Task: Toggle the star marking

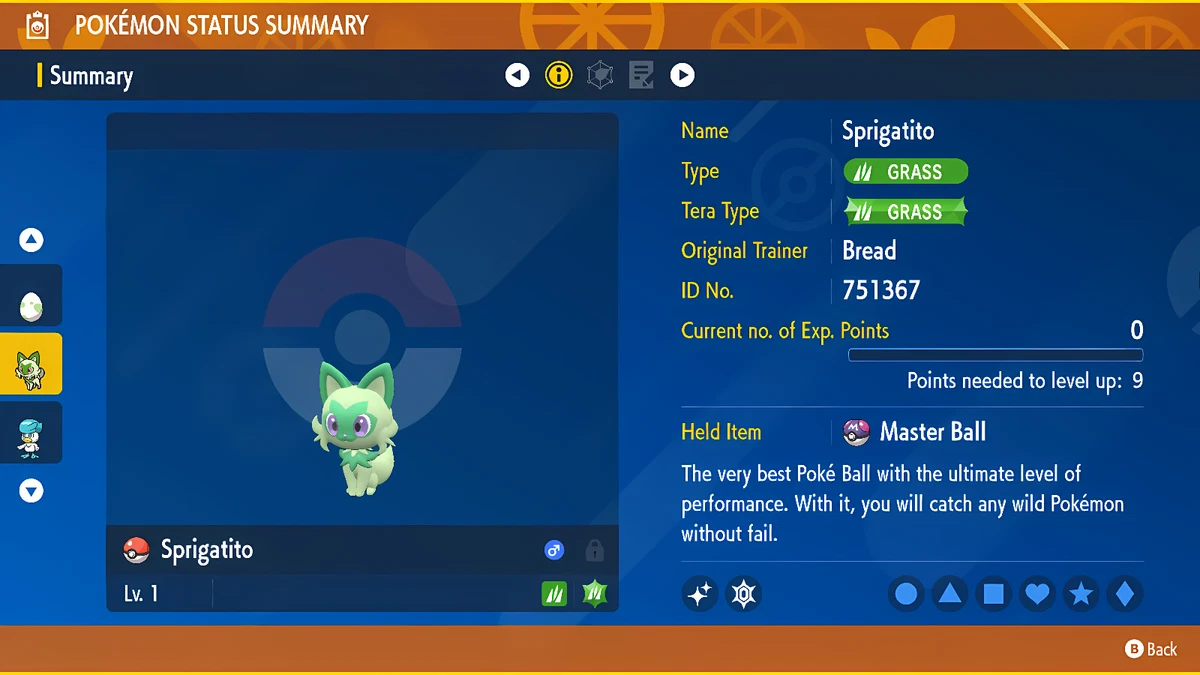Action: click(1081, 595)
